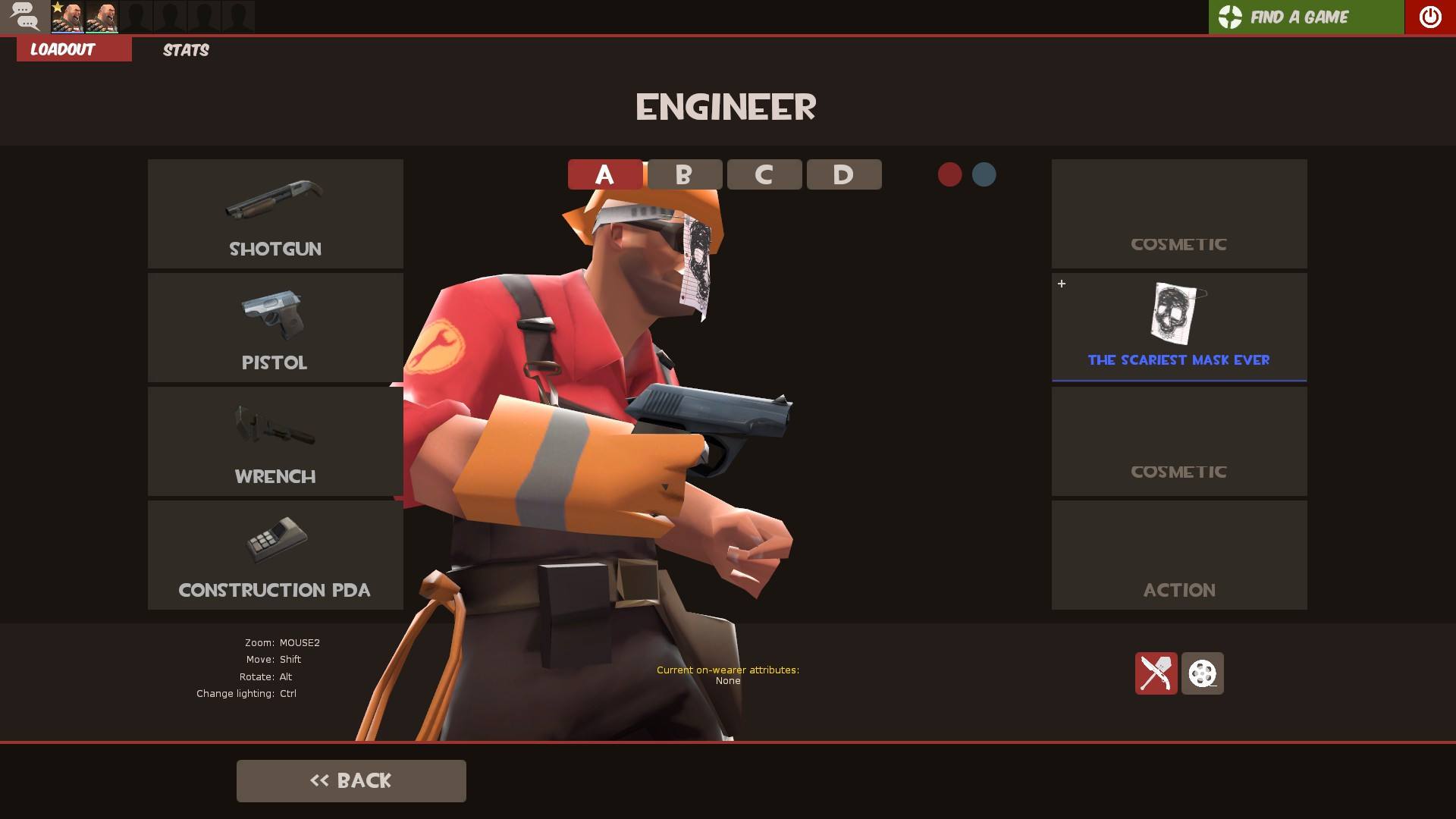Click the power quit icon
This screenshot has height=819, width=1456.
(x=1429, y=16)
